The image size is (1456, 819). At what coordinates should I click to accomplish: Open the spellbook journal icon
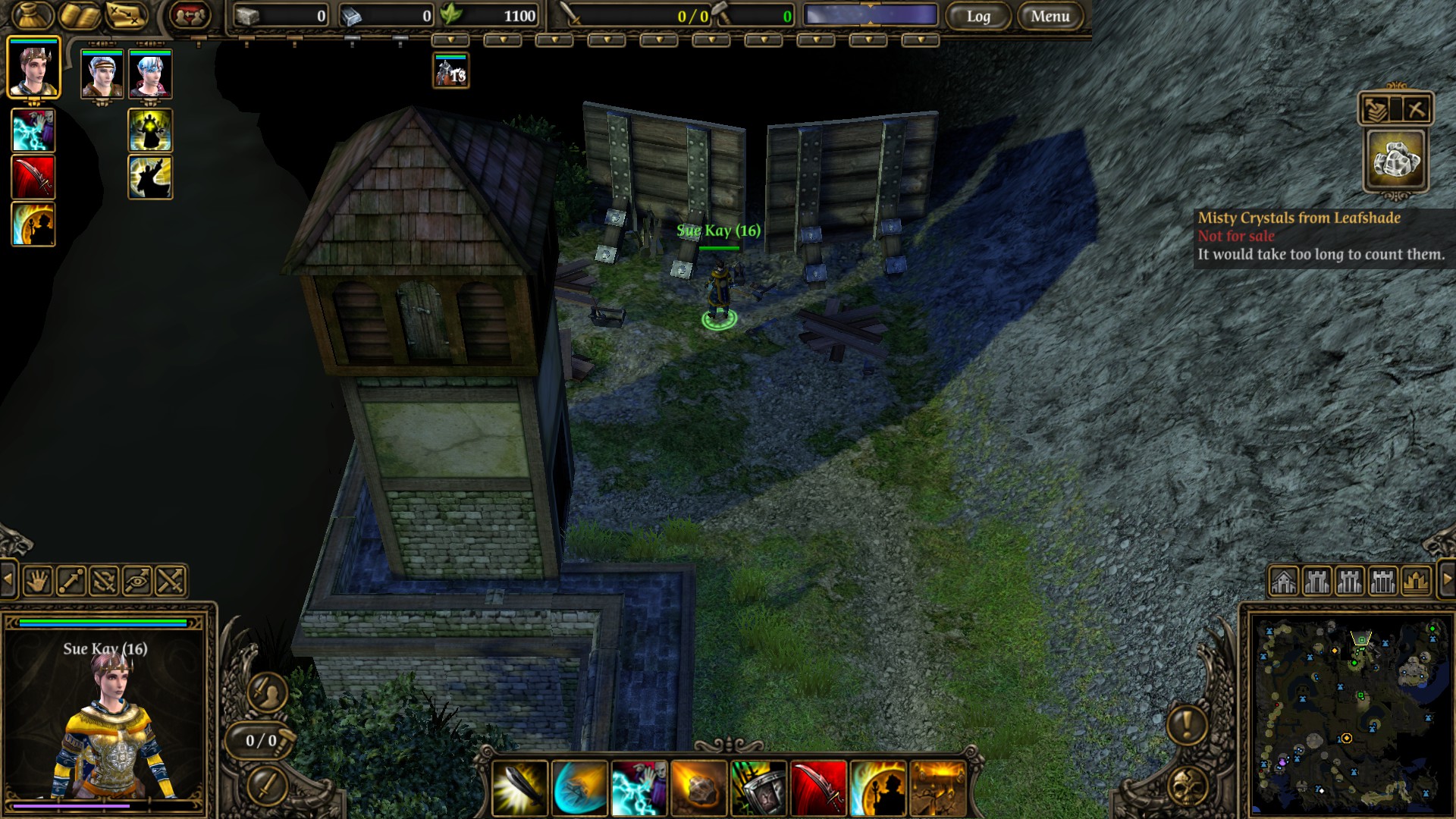coord(79,14)
